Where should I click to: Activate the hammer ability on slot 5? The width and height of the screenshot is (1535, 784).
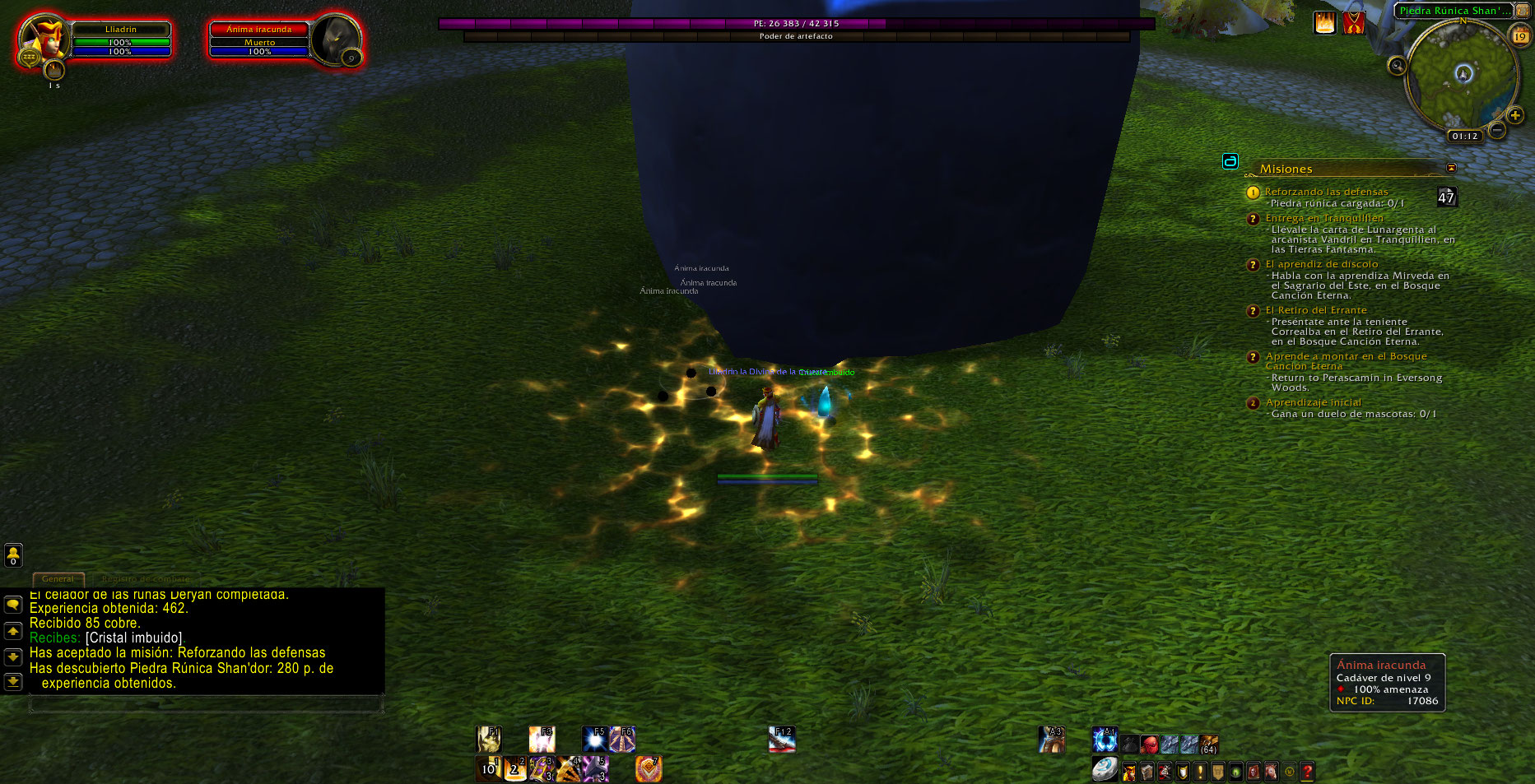pos(595,769)
